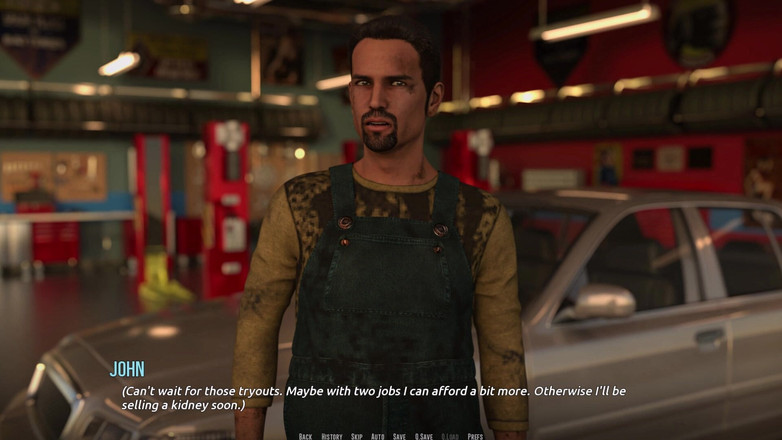Turn on Auto dialogue advance

[x=378, y=436]
